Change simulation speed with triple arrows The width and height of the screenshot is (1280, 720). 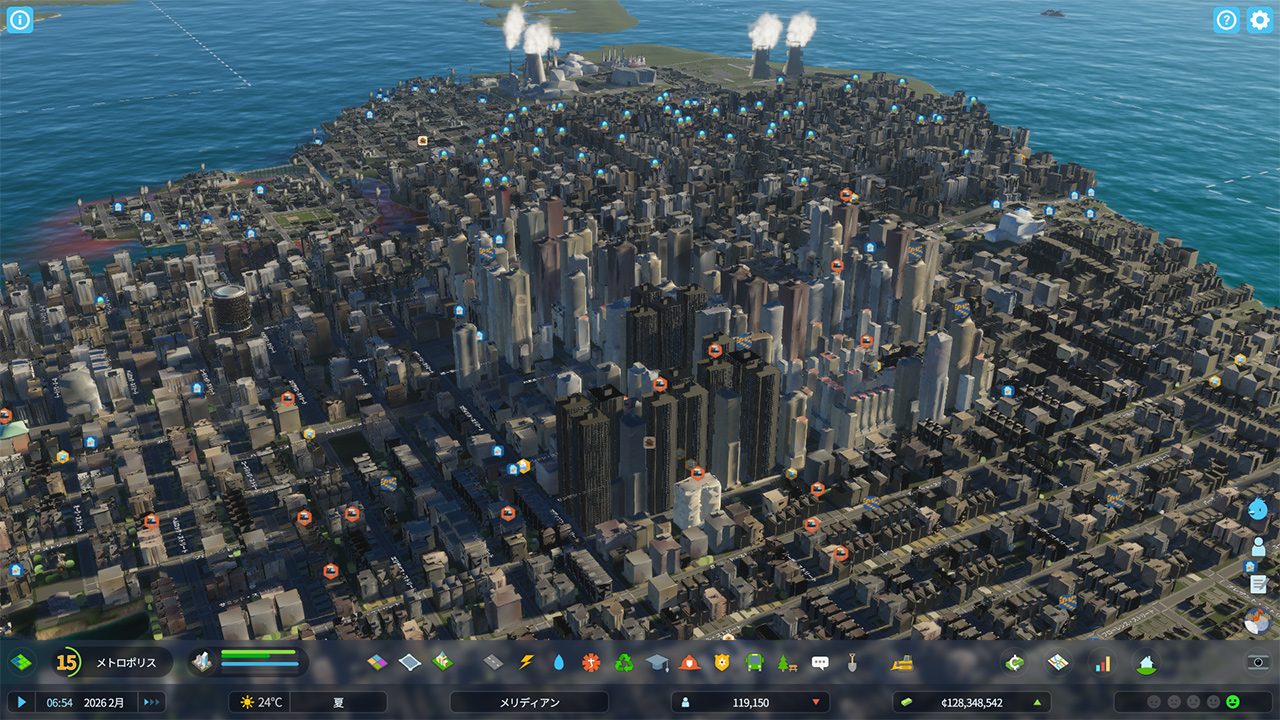coord(152,702)
